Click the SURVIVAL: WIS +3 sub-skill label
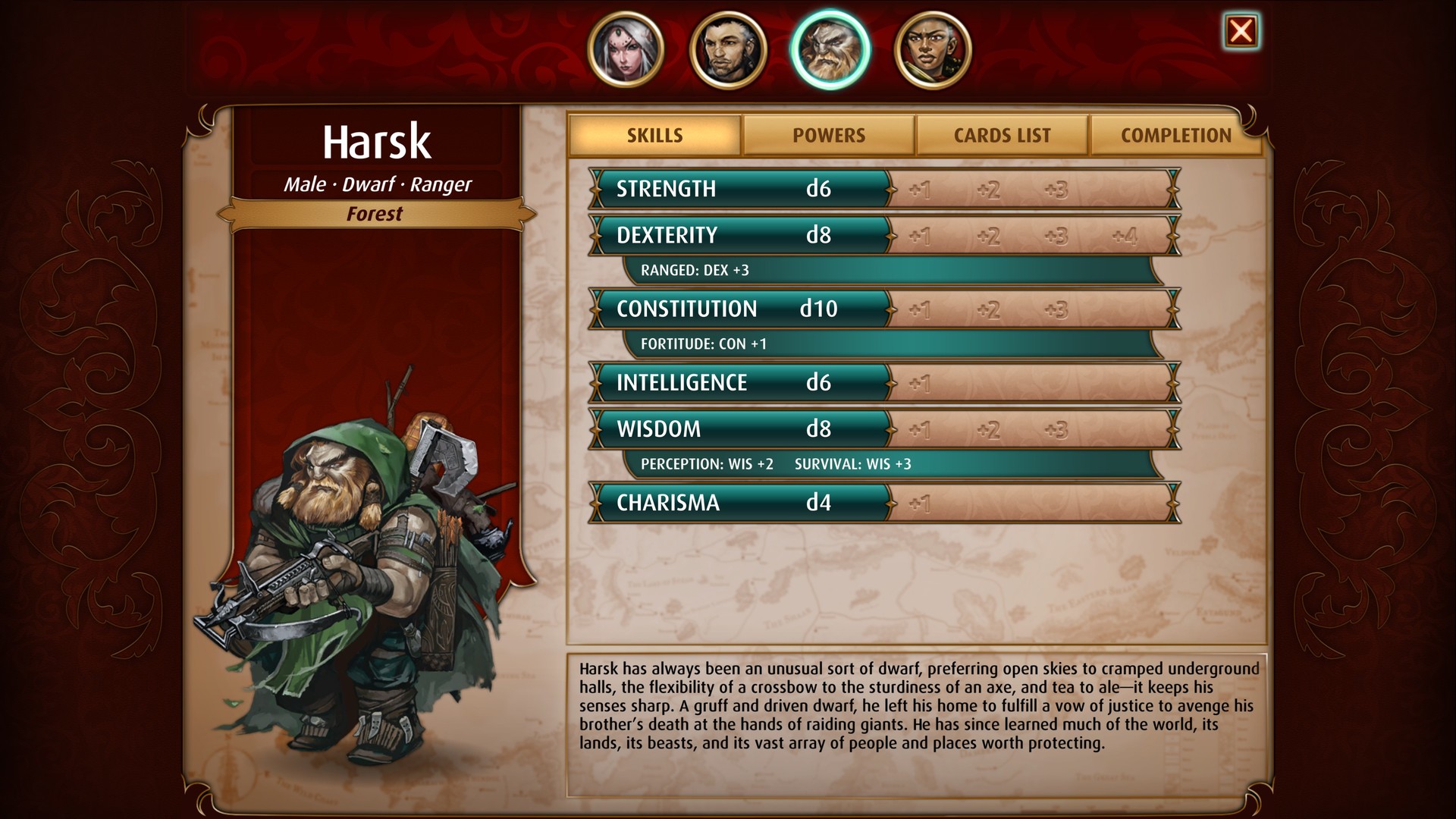 853,463
